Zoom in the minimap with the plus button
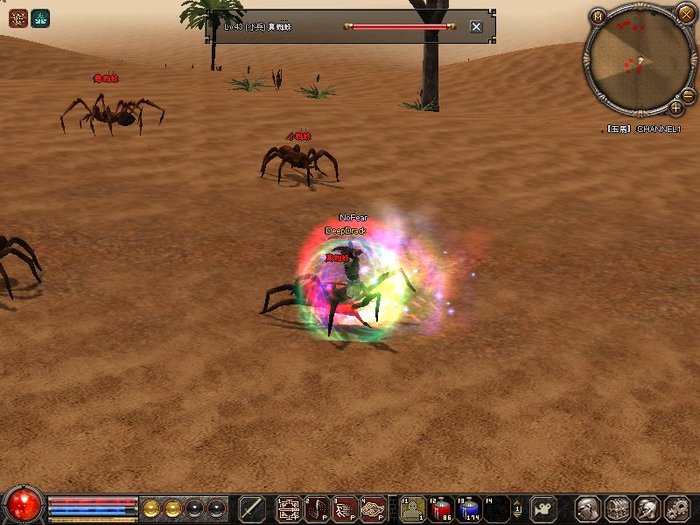700x525 pixels. pyautogui.click(x=677, y=106)
